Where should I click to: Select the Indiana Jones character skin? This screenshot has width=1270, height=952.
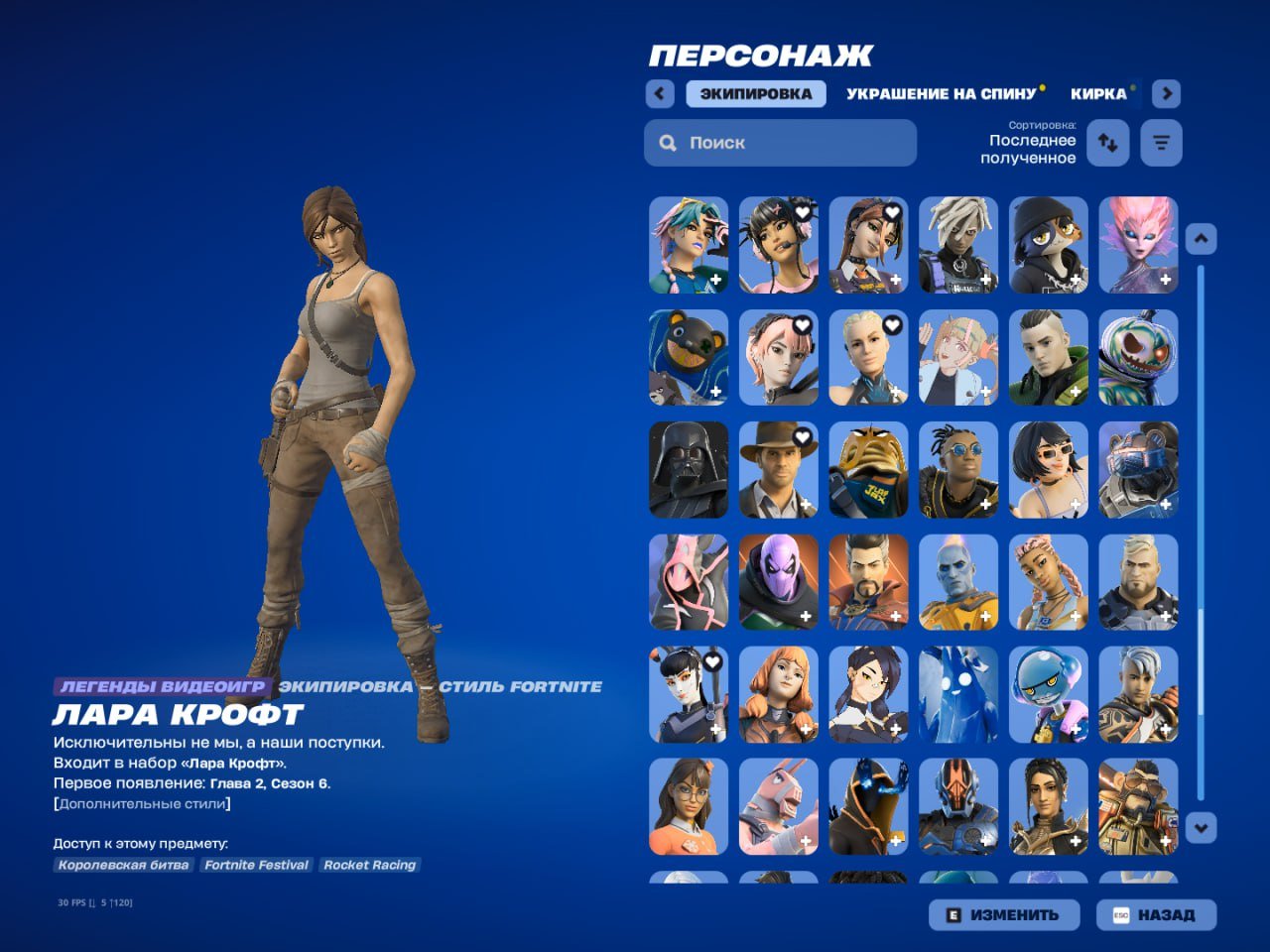coord(778,469)
